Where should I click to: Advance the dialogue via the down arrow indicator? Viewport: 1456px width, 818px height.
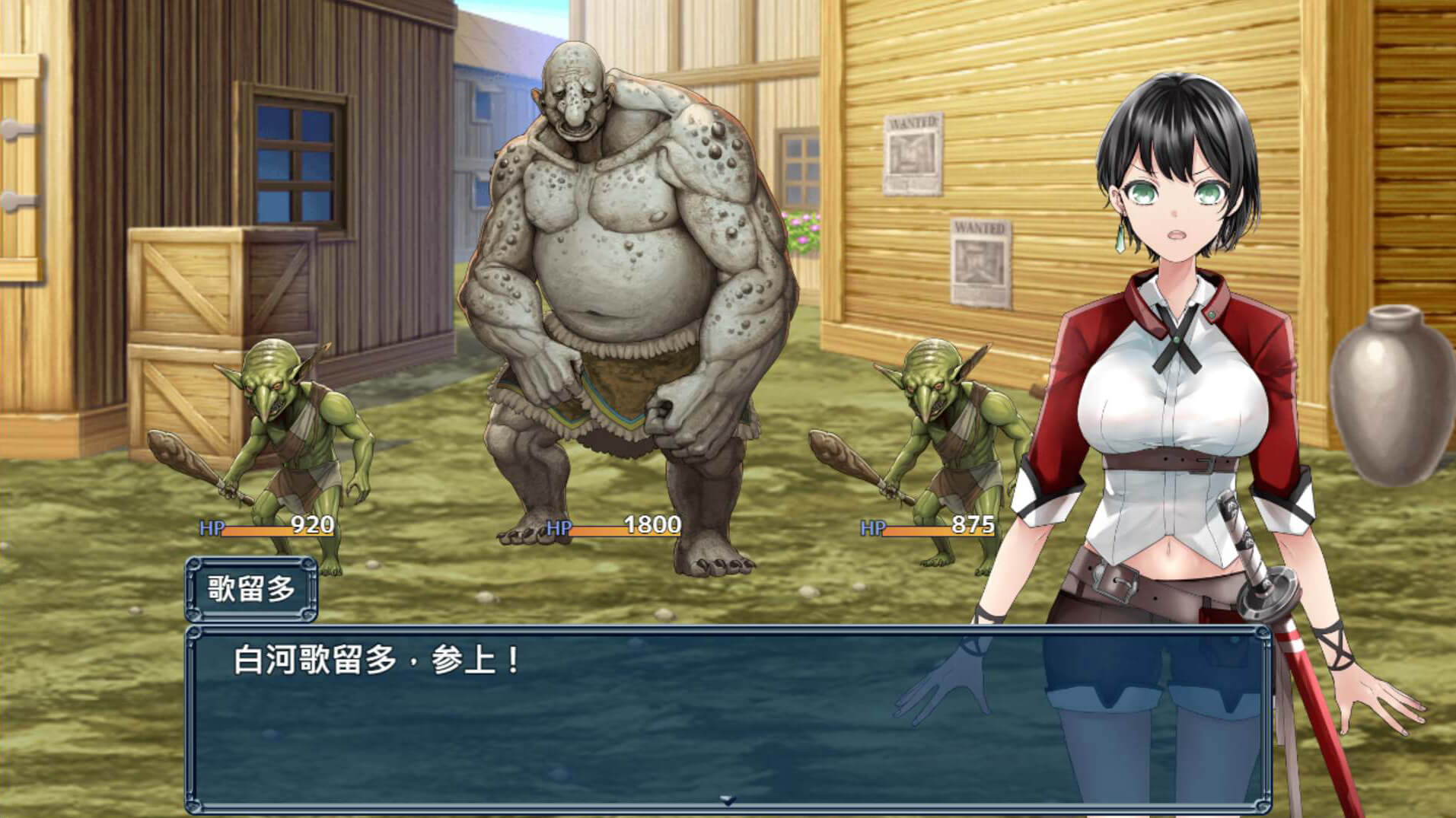728,800
